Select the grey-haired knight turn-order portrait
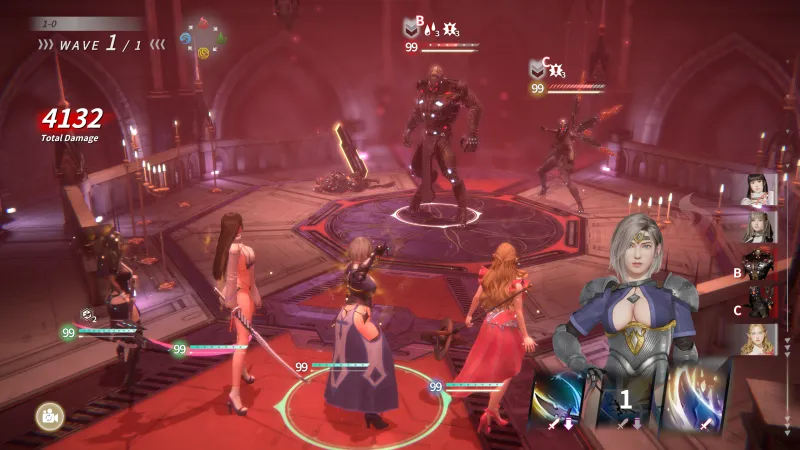Image resolution: width=800 pixels, height=450 pixels. point(760,227)
